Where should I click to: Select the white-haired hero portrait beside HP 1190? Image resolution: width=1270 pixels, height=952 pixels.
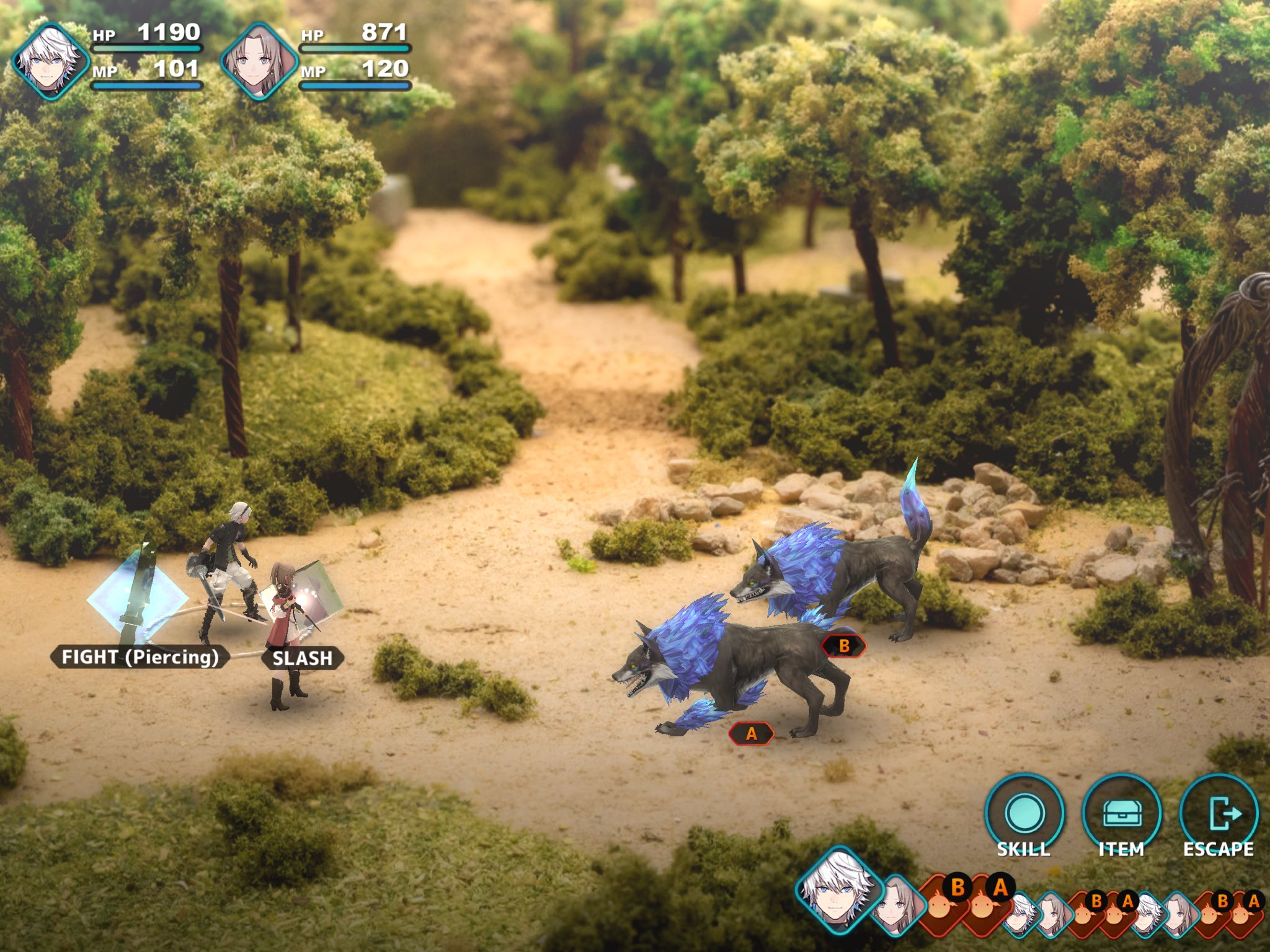pyautogui.click(x=50, y=61)
